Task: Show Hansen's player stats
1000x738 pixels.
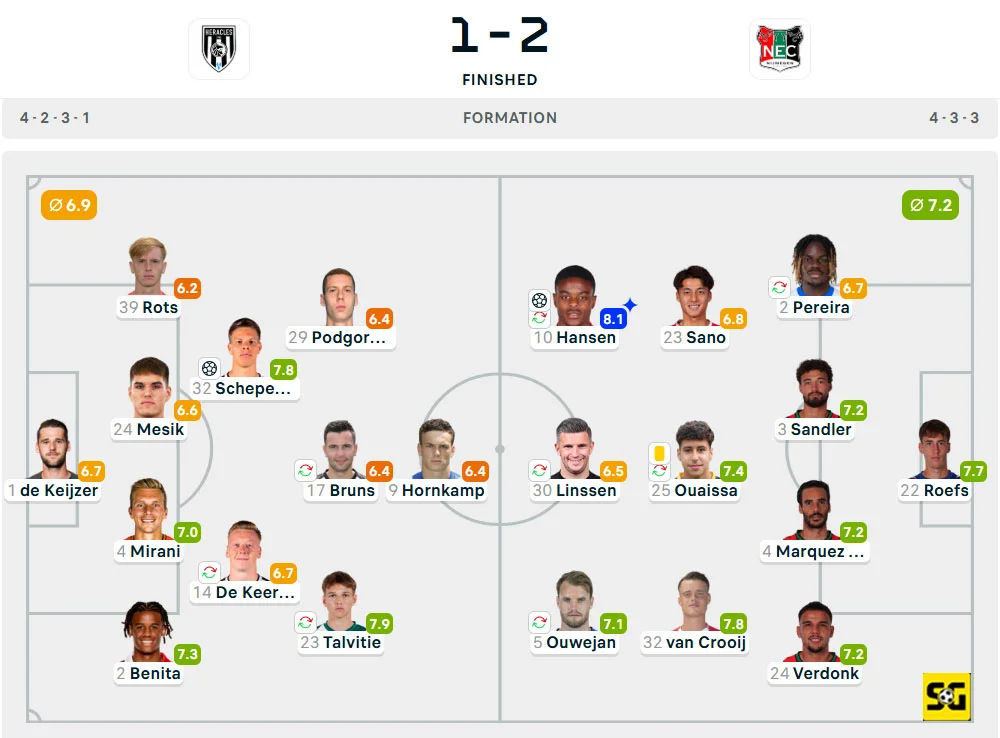Action: tap(574, 297)
